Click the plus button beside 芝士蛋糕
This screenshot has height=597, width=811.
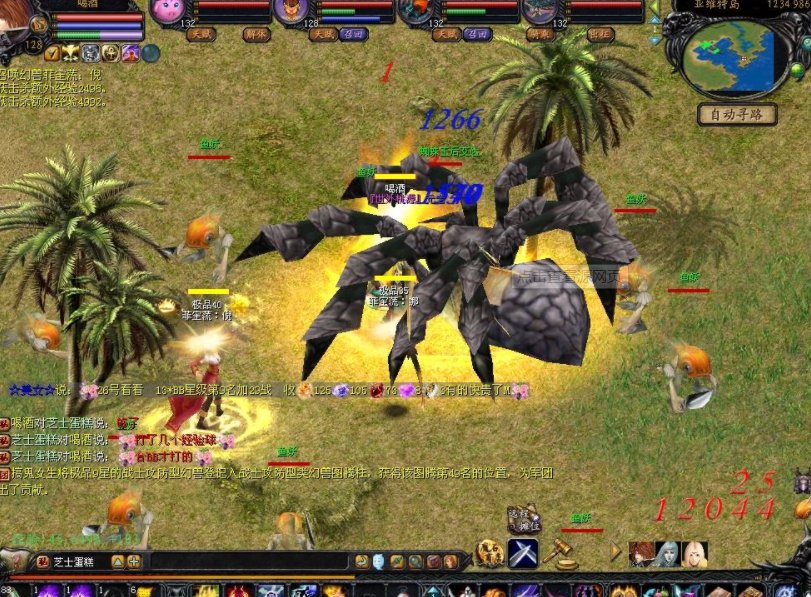point(134,562)
